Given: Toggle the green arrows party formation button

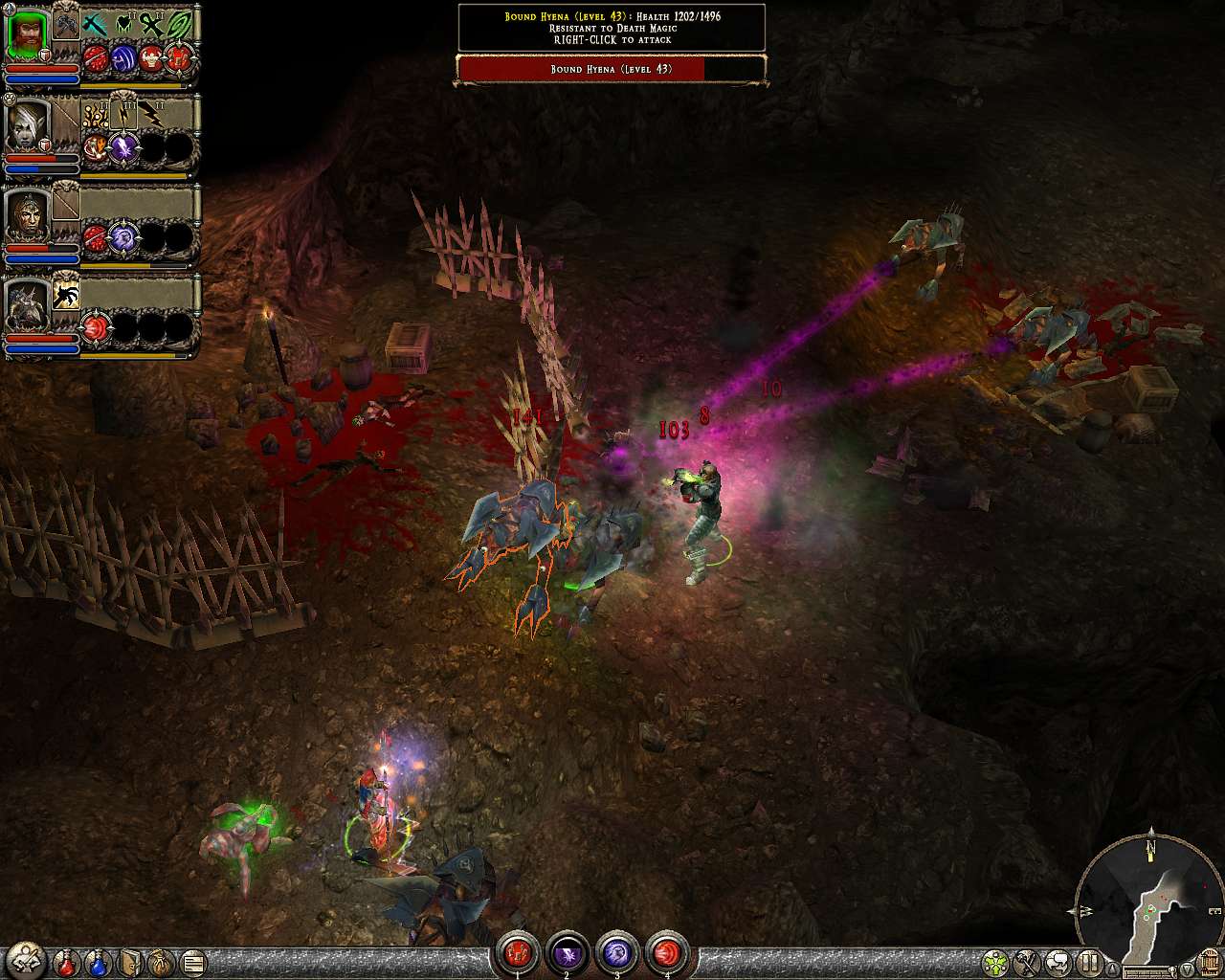Looking at the screenshot, I should click(x=996, y=961).
